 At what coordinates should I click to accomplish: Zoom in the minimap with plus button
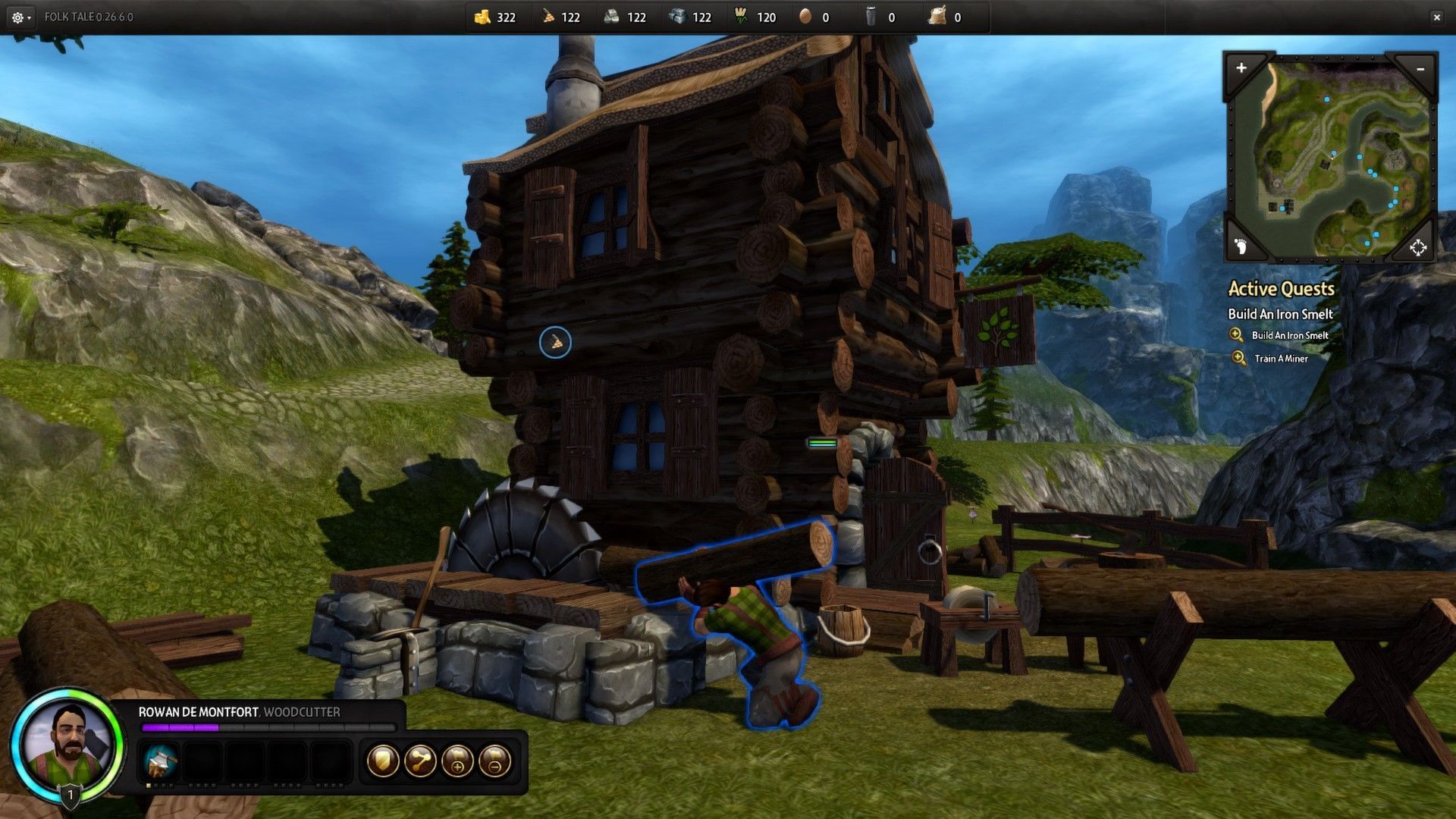(x=1241, y=68)
